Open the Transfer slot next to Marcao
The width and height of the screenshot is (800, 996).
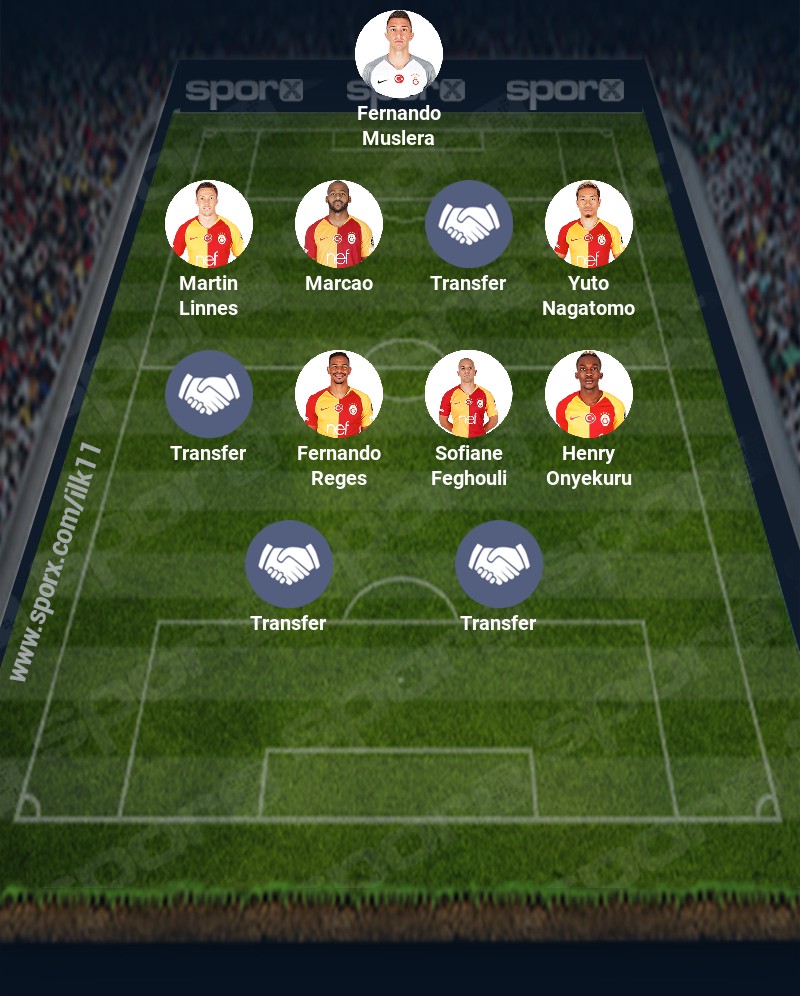(469, 224)
